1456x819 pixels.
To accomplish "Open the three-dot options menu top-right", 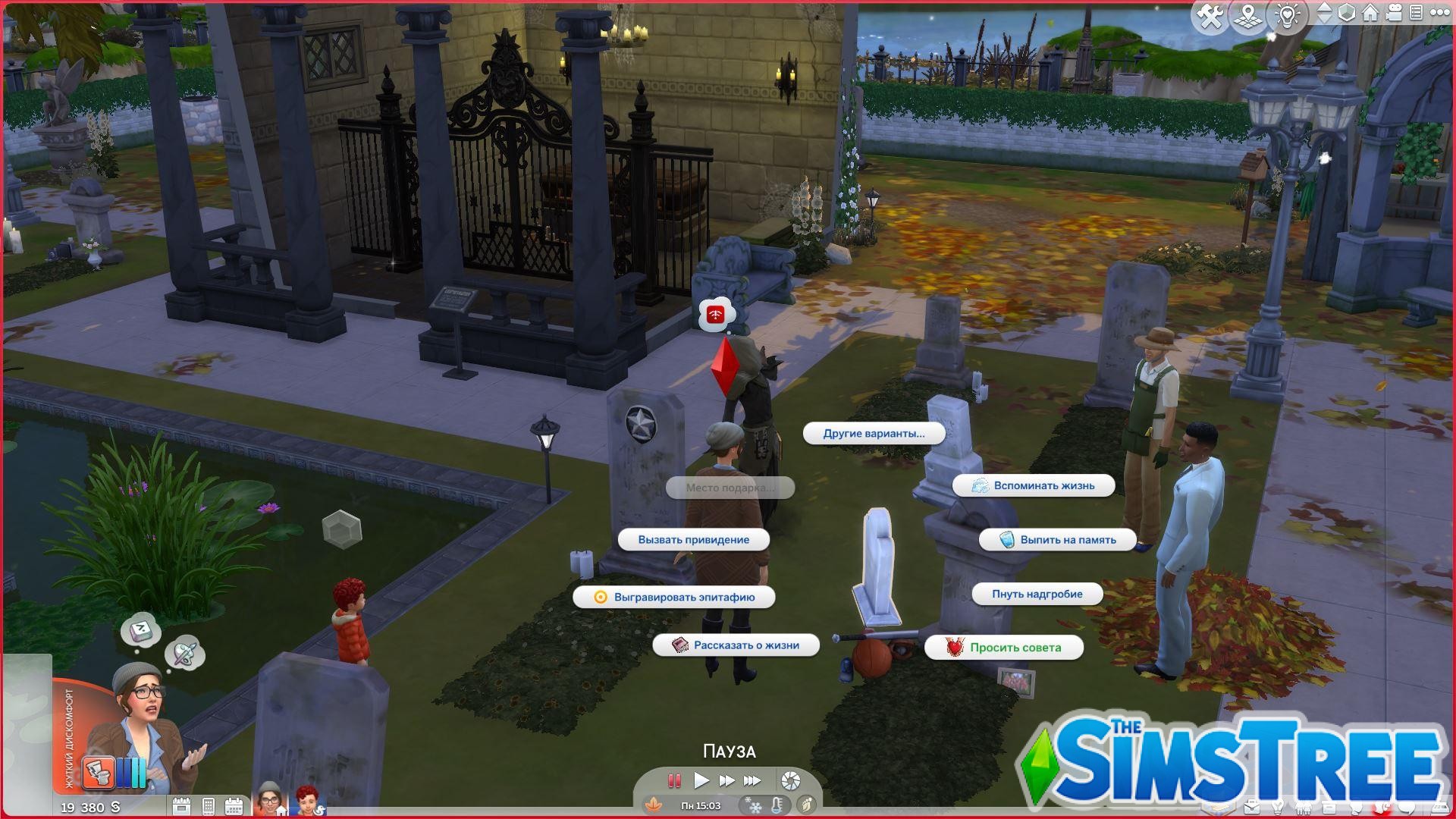I will (x=1439, y=13).
